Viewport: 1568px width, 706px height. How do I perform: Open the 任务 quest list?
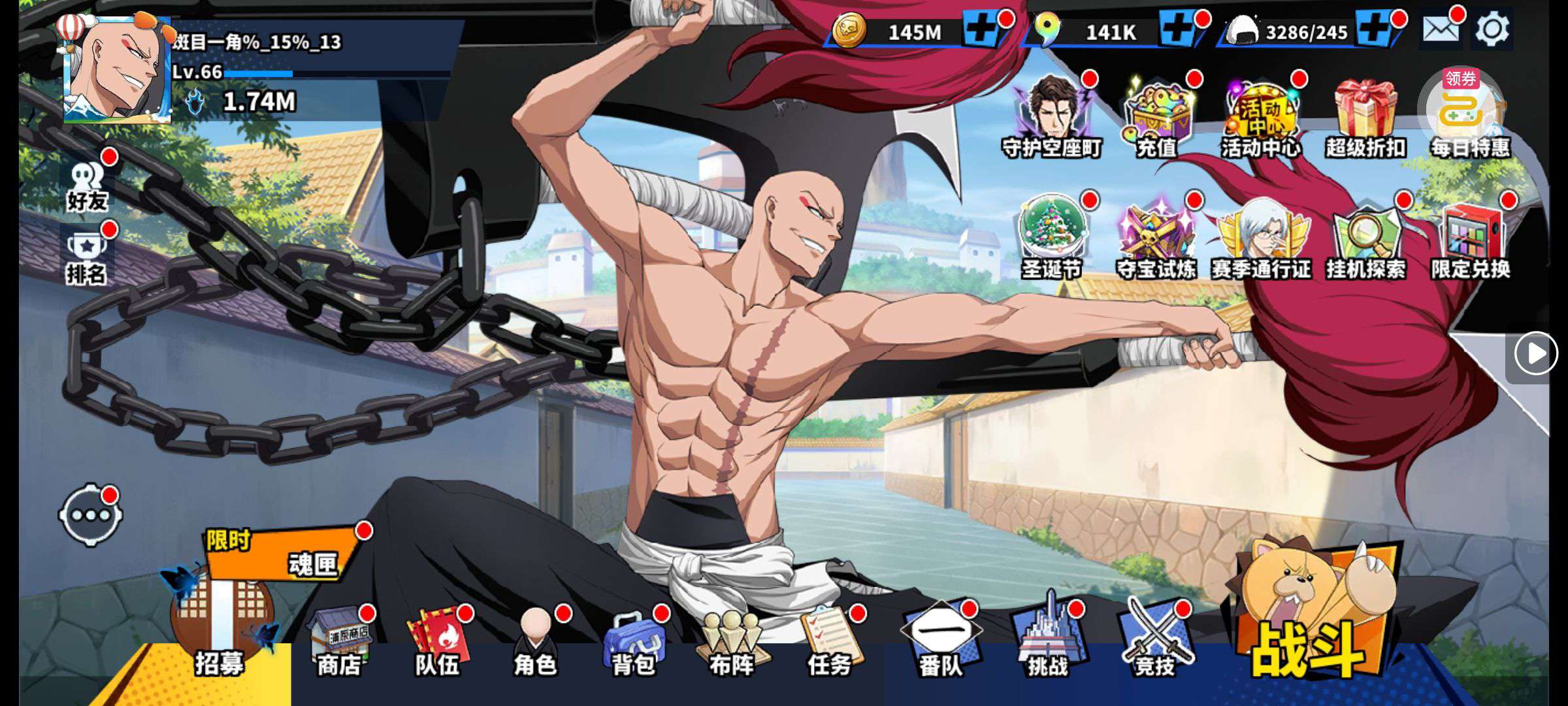[x=830, y=644]
